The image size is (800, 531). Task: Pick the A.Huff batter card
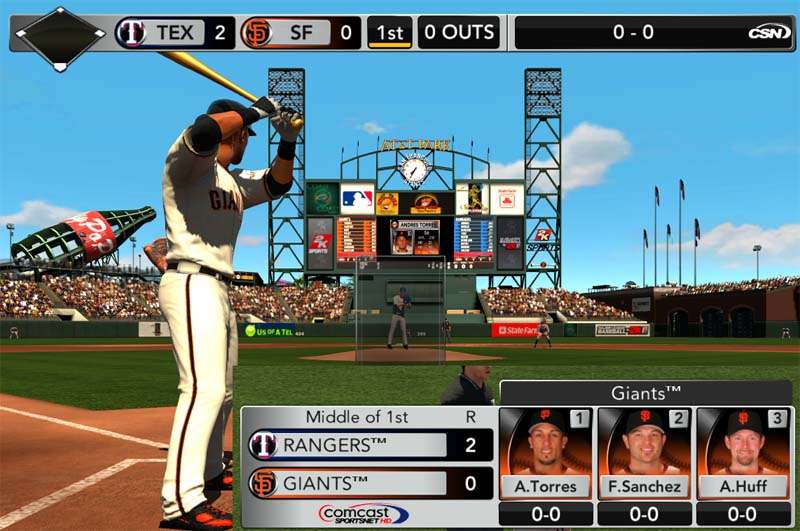tap(745, 453)
